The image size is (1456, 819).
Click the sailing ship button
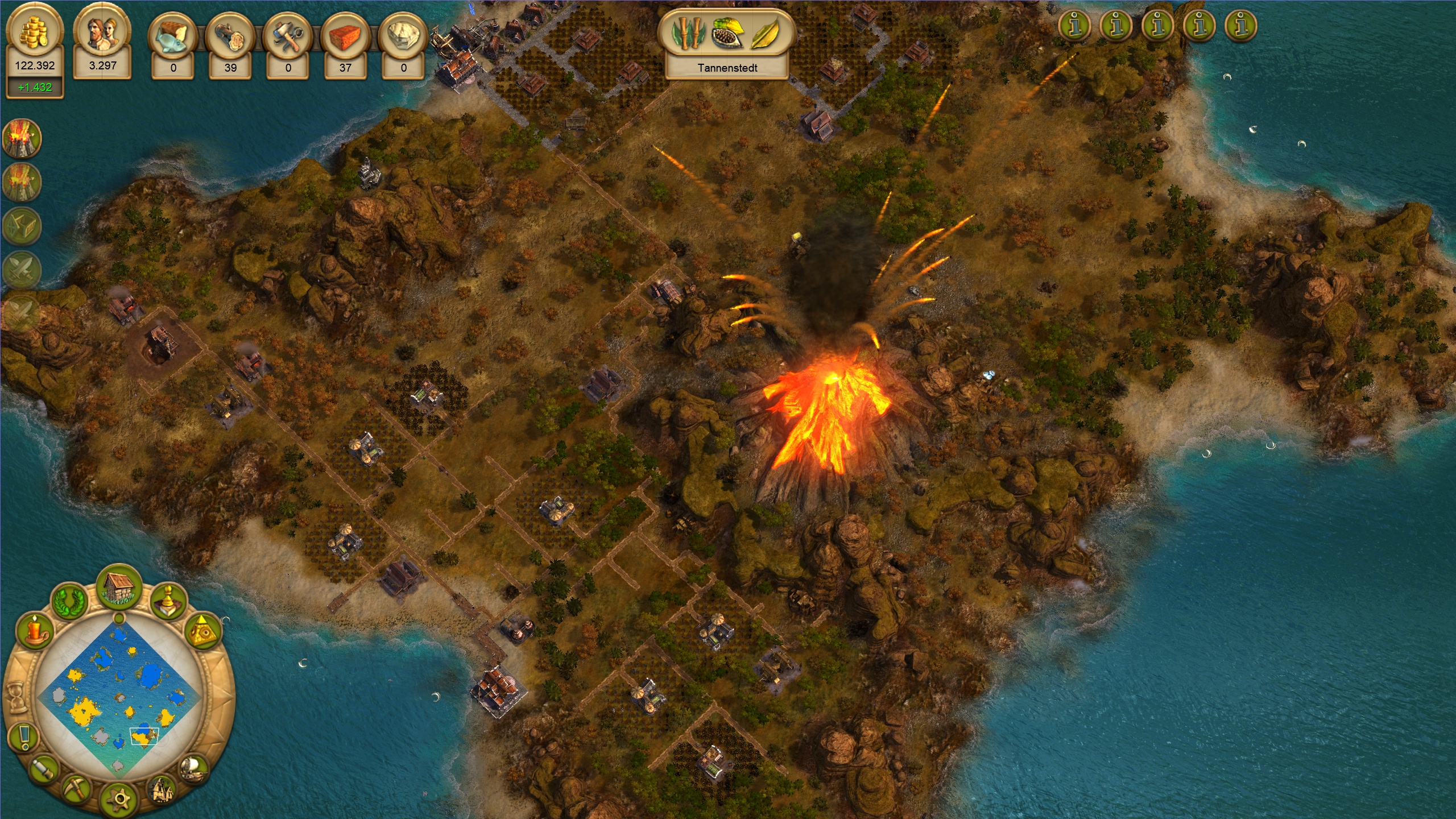click(192, 769)
